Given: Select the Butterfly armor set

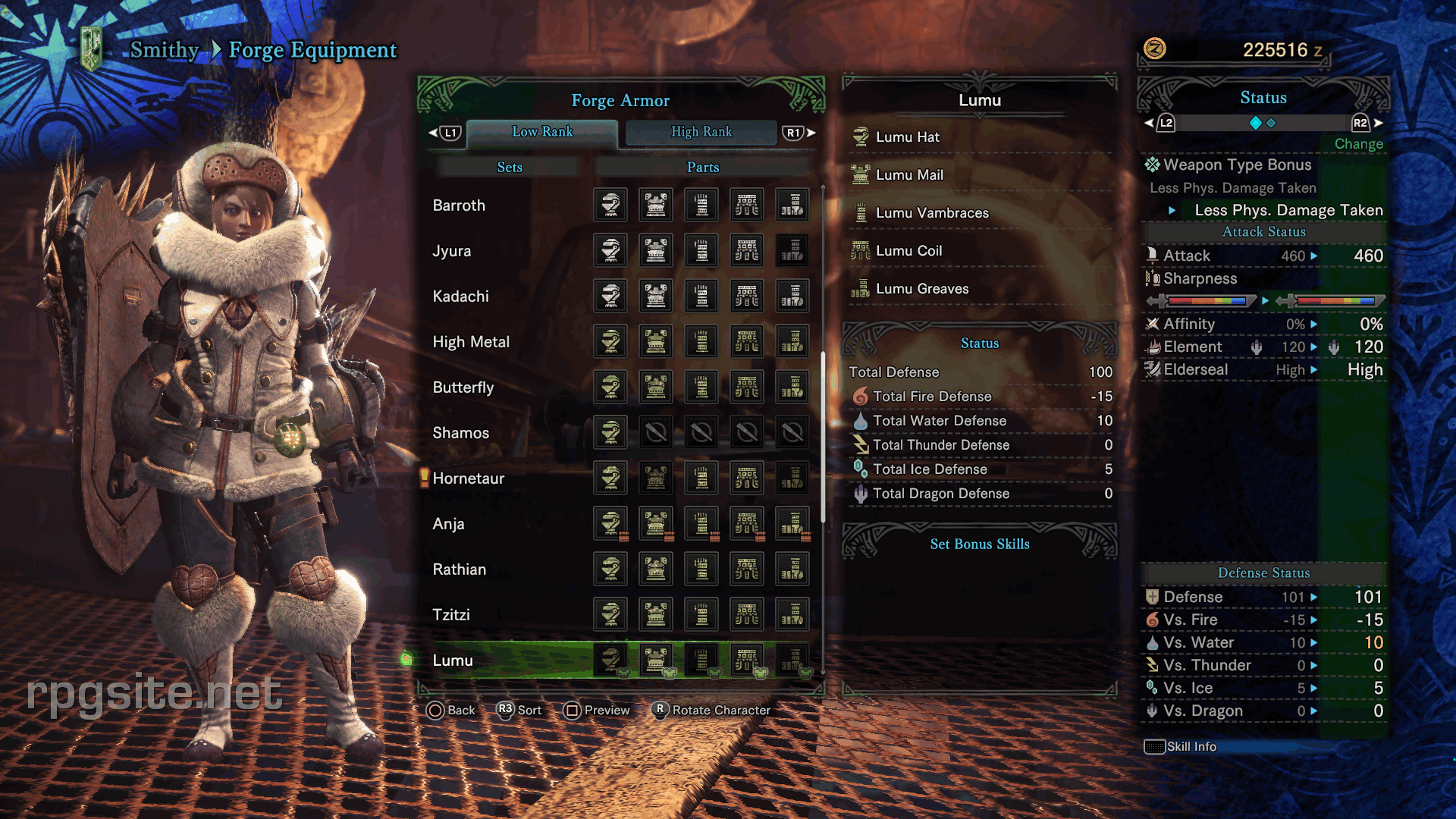Looking at the screenshot, I should click(463, 388).
